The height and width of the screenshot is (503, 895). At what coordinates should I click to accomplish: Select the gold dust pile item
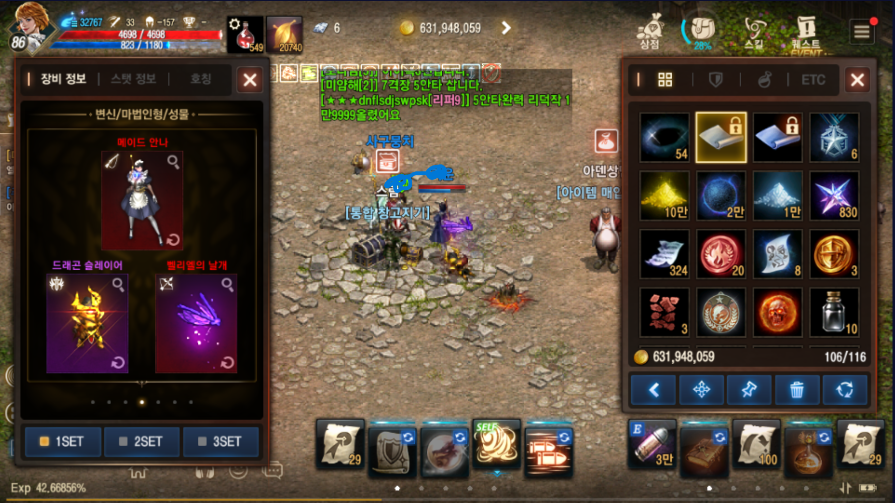coord(665,195)
